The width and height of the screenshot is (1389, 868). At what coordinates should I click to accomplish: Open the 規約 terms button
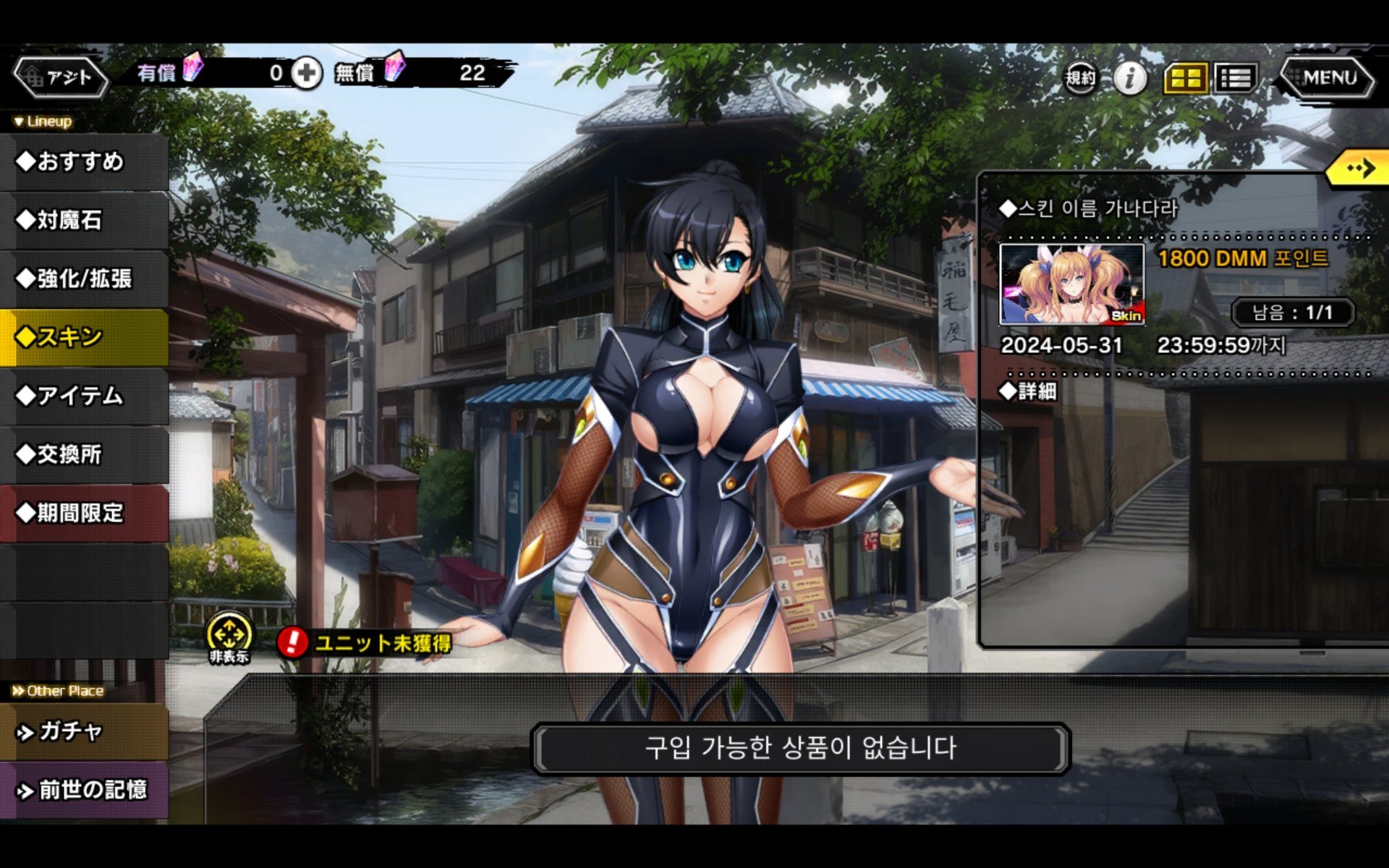click(x=1080, y=77)
